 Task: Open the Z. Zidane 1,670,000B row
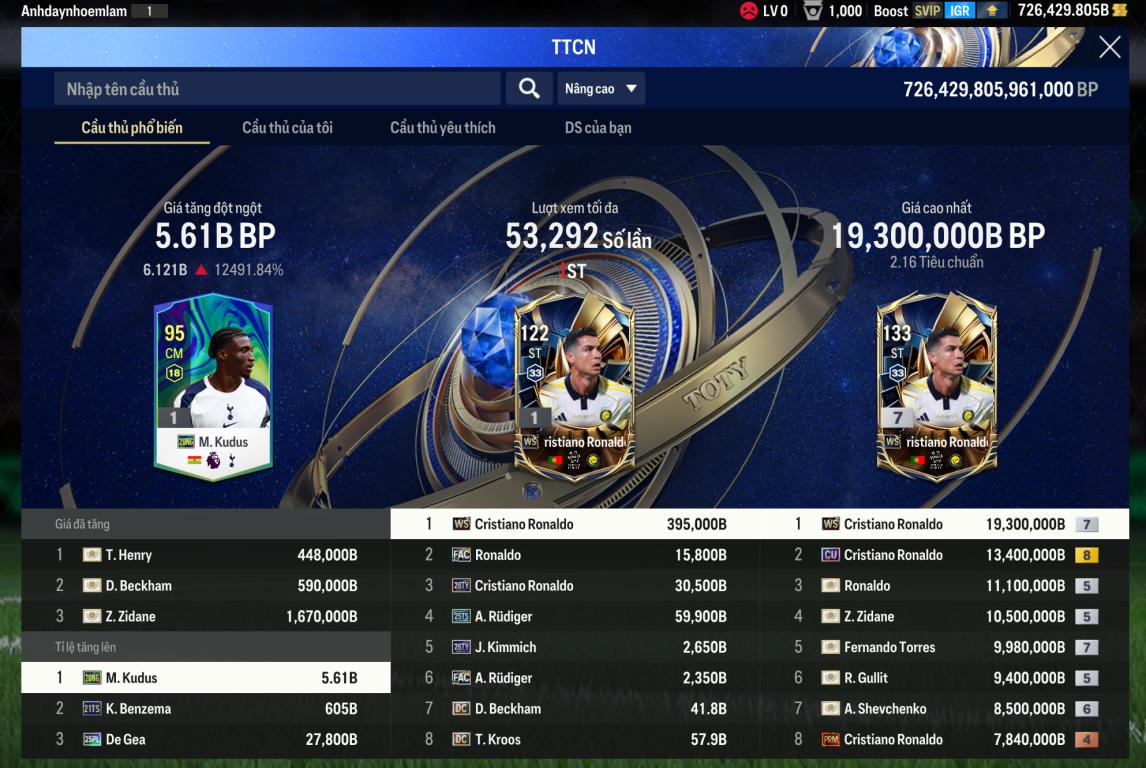[205, 617]
